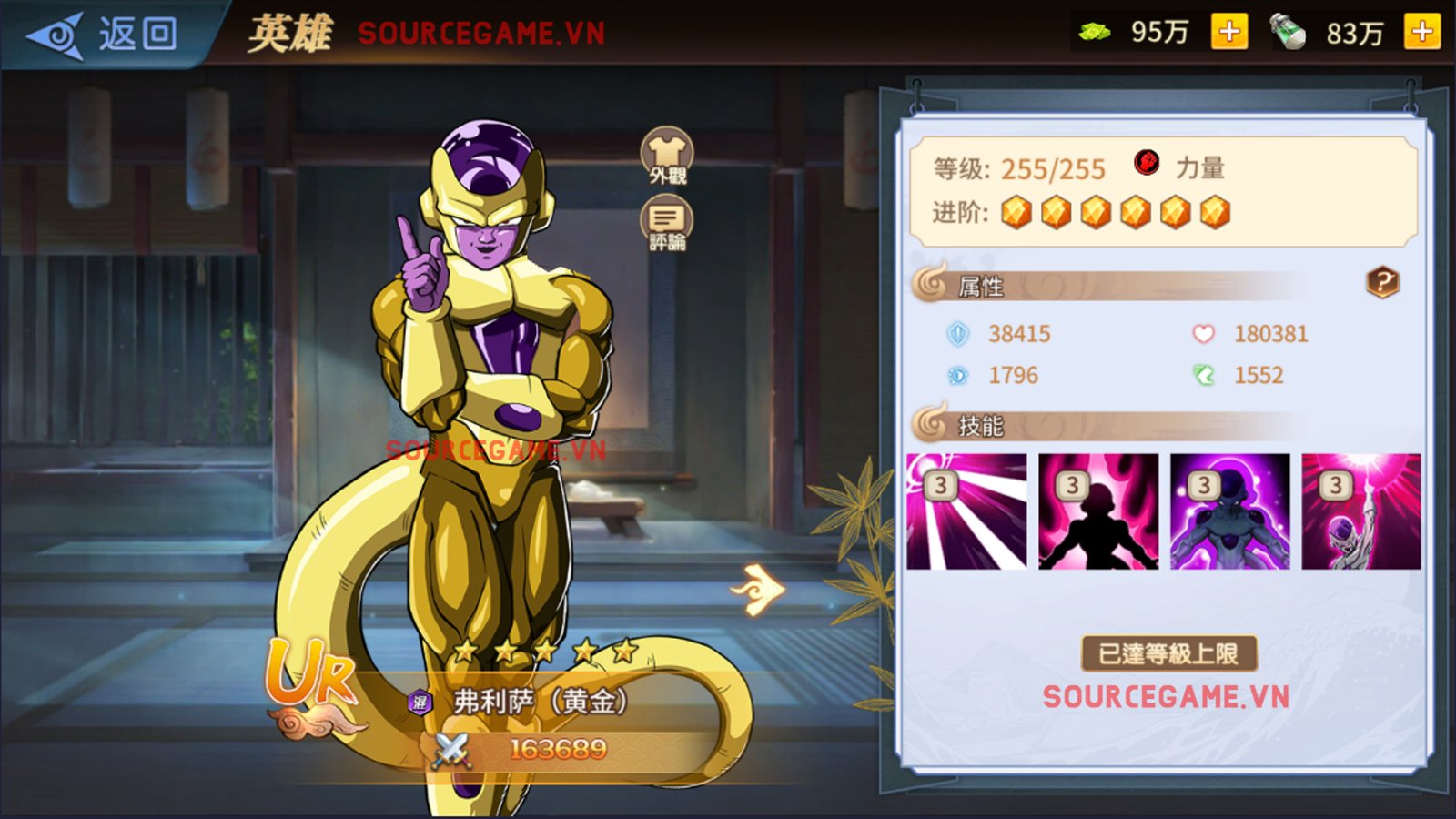Show attribute help via question mark icon

(x=1381, y=283)
